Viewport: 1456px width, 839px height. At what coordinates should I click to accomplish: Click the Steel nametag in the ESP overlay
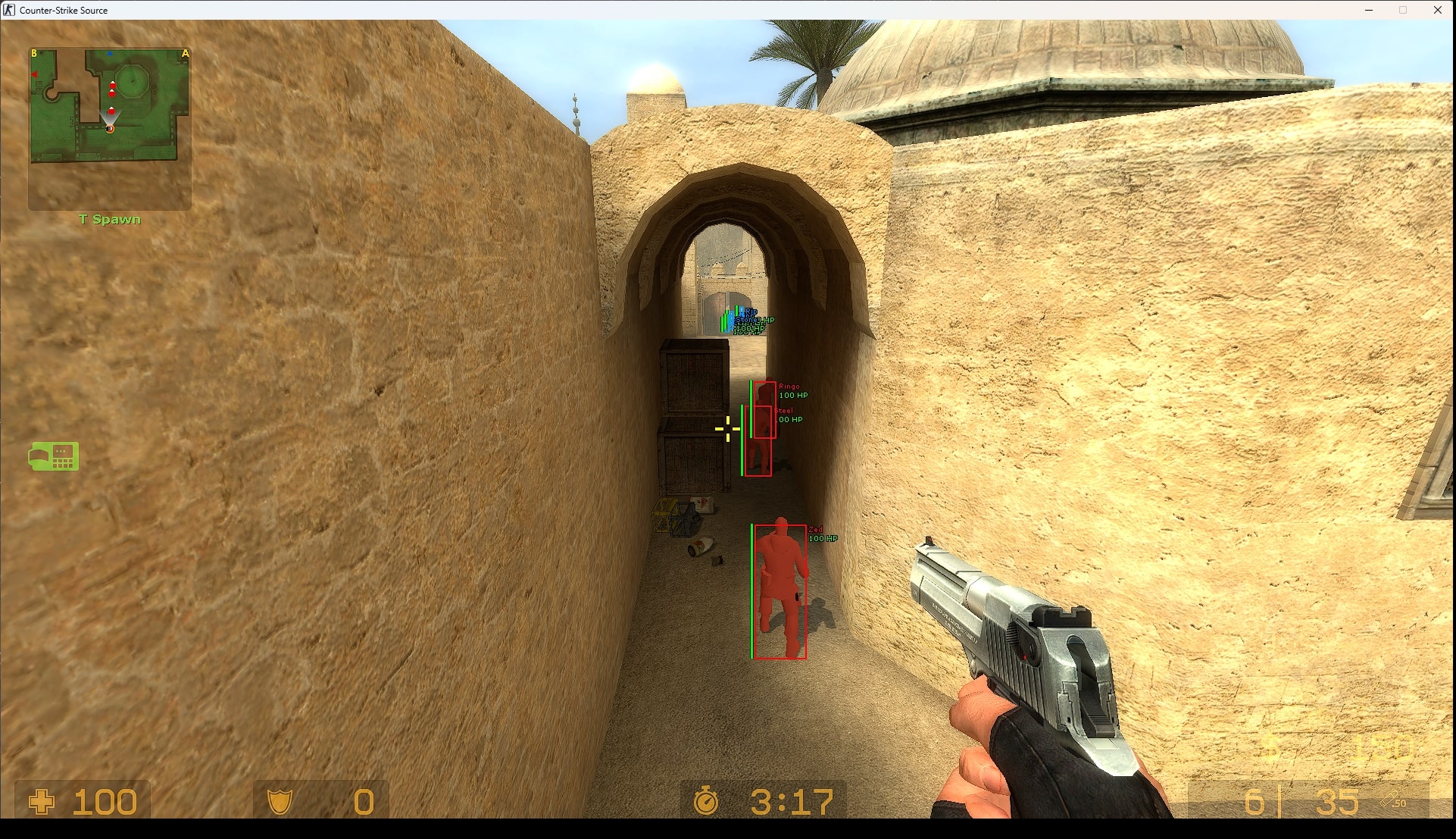coord(784,409)
